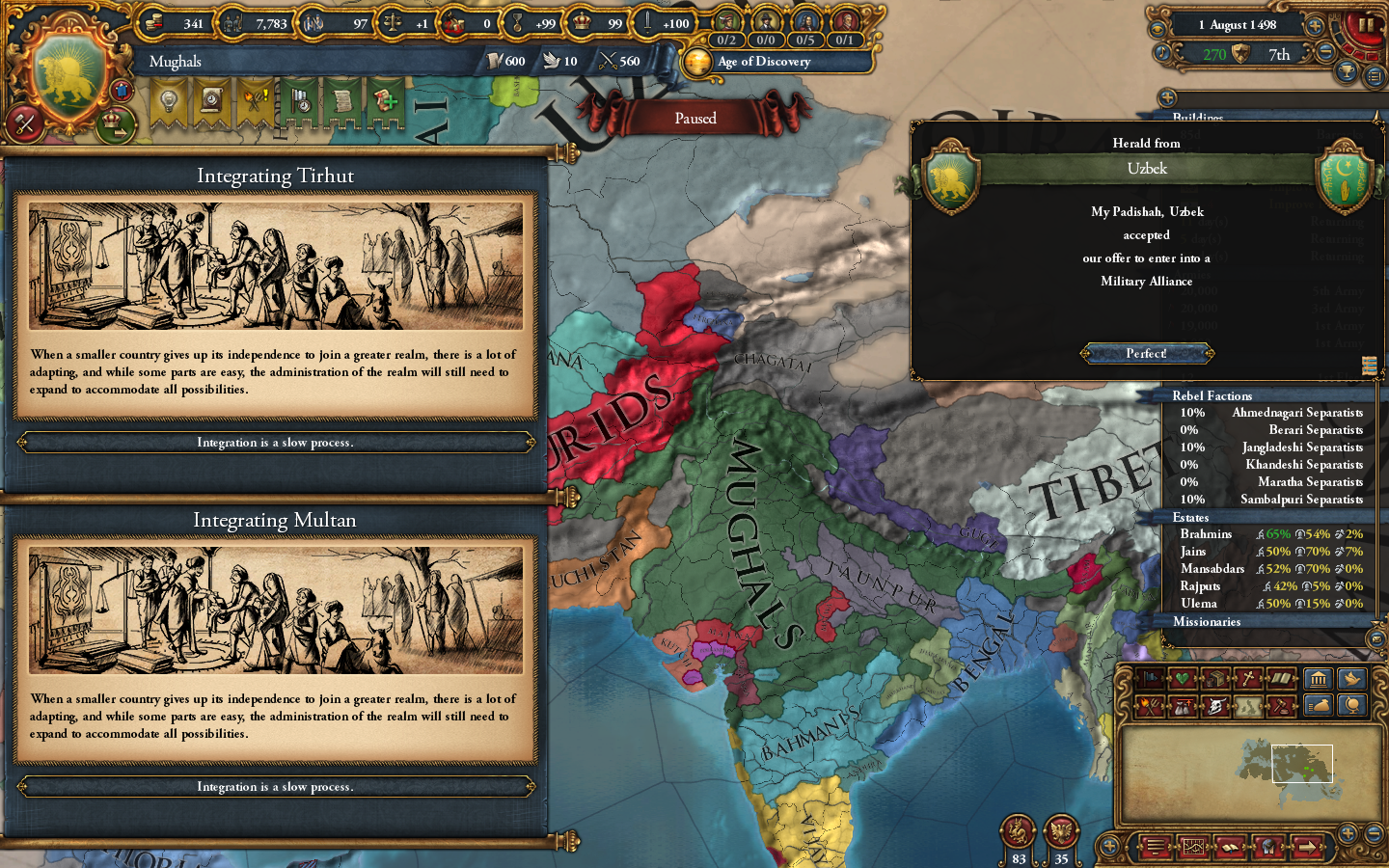Toggle the terrain mapmode
1389x868 pixels.
1249,706
